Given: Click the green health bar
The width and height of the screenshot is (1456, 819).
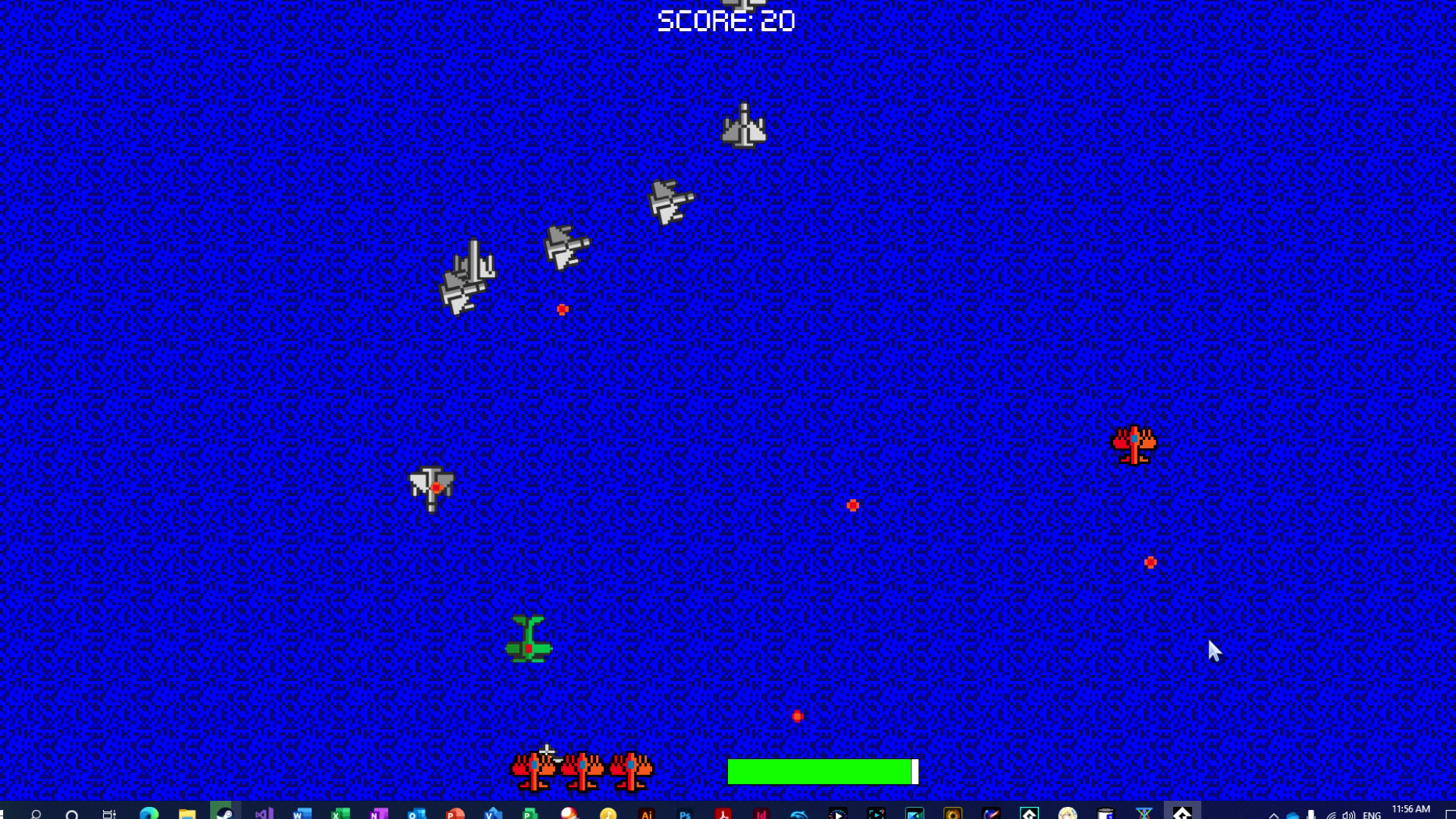Looking at the screenshot, I should point(819,772).
